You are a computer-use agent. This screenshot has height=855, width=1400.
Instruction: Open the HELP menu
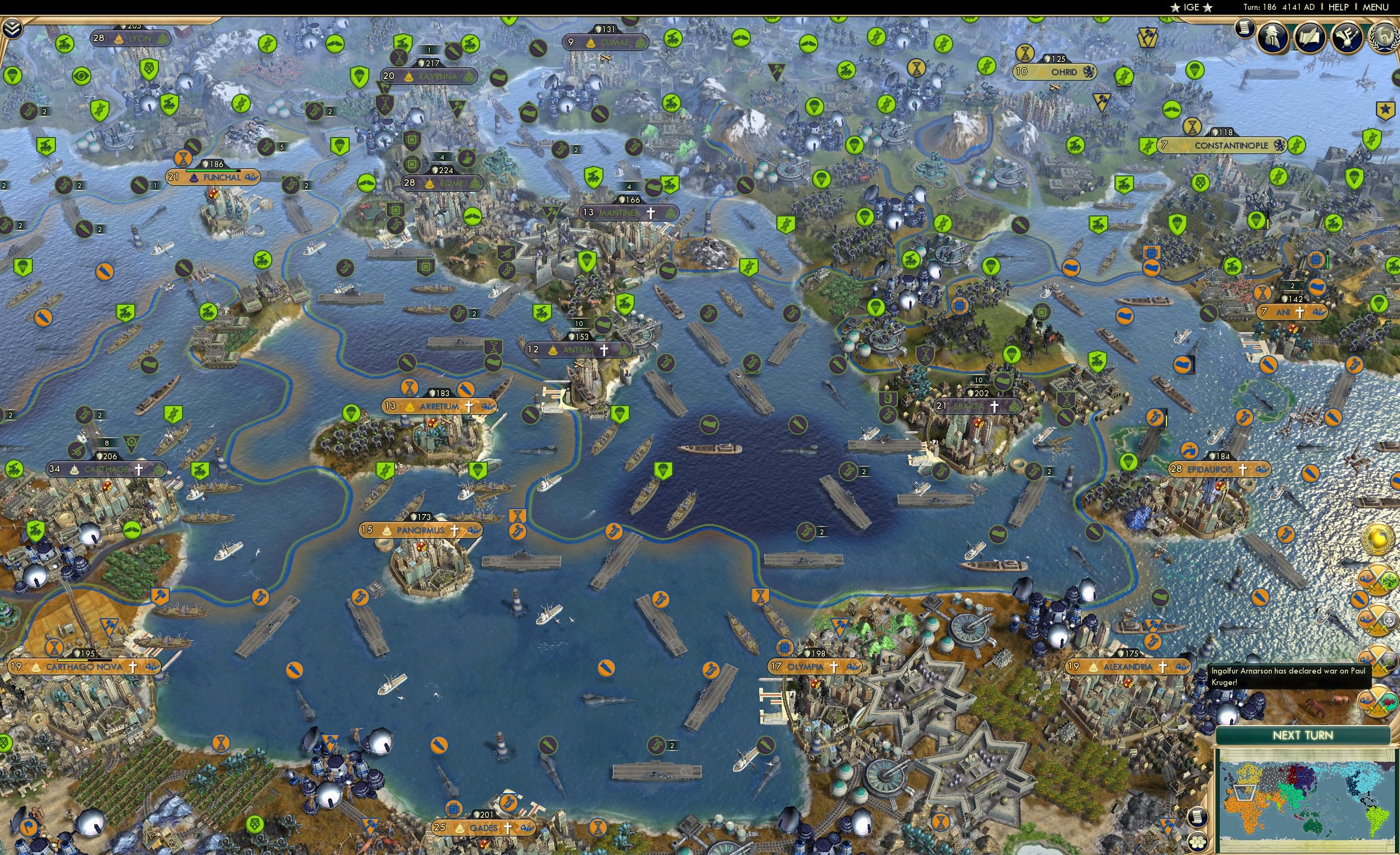(x=1339, y=7)
